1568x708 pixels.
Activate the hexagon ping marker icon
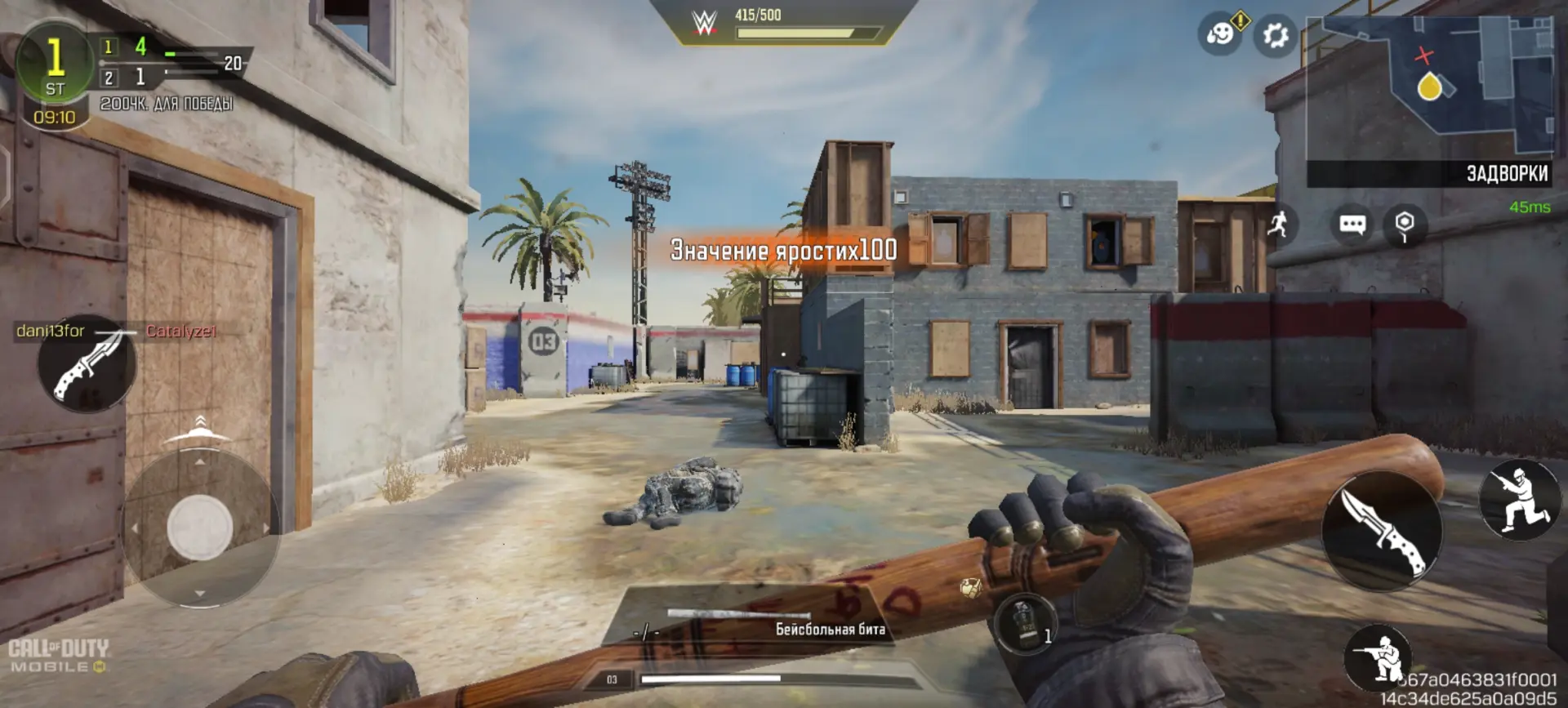pyautogui.click(x=1404, y=224)
